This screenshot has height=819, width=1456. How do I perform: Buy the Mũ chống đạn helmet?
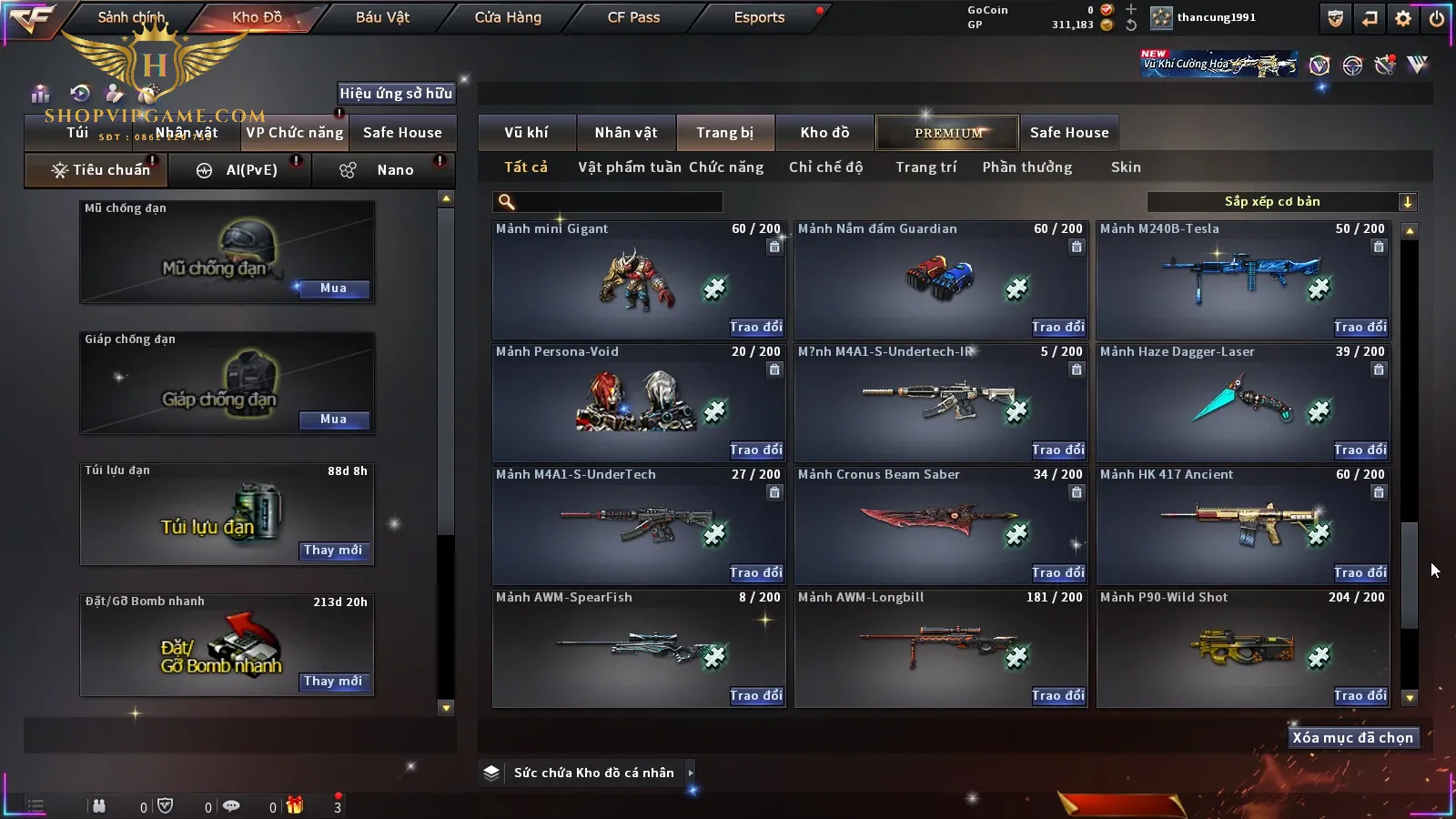[333, 288]
